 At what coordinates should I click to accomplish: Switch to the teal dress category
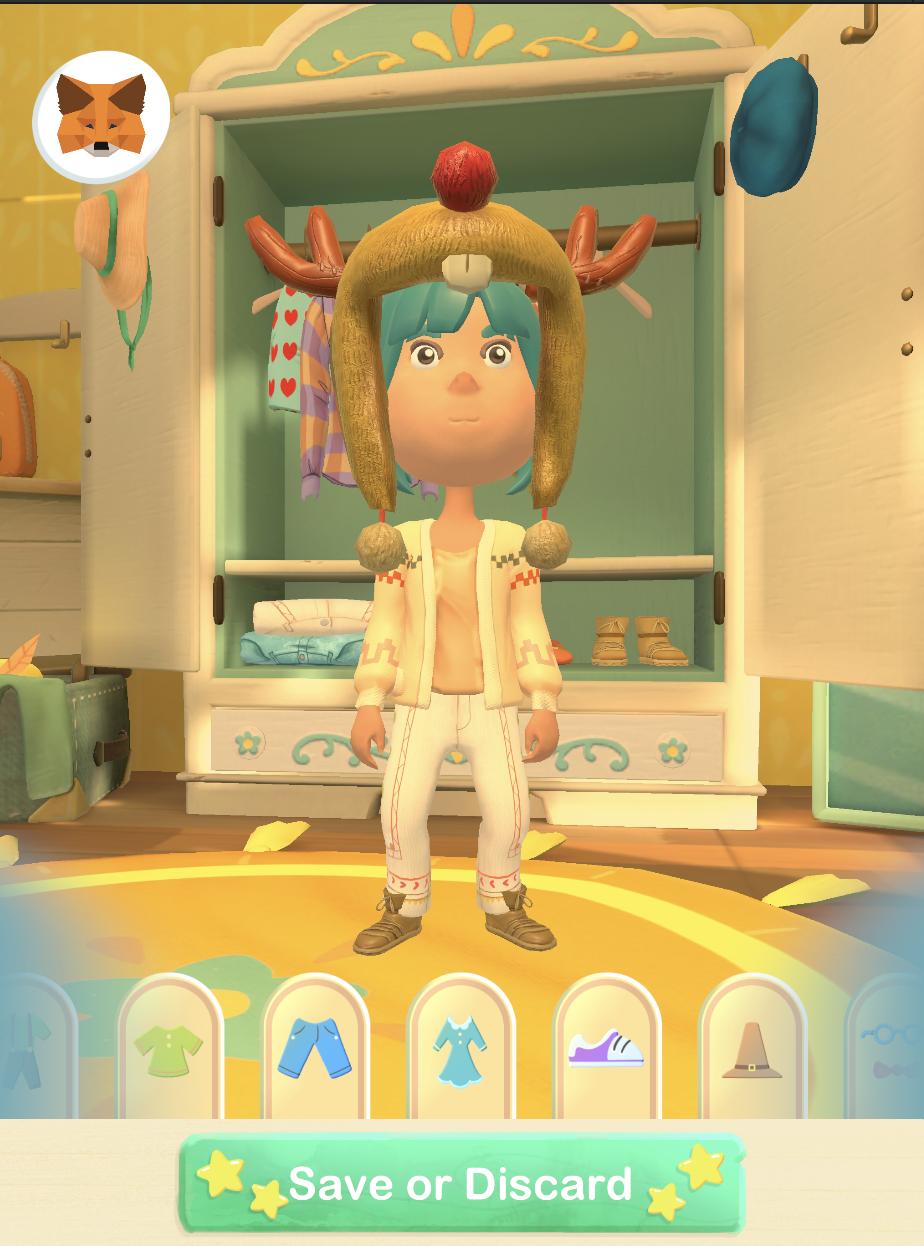point(461,1049)
